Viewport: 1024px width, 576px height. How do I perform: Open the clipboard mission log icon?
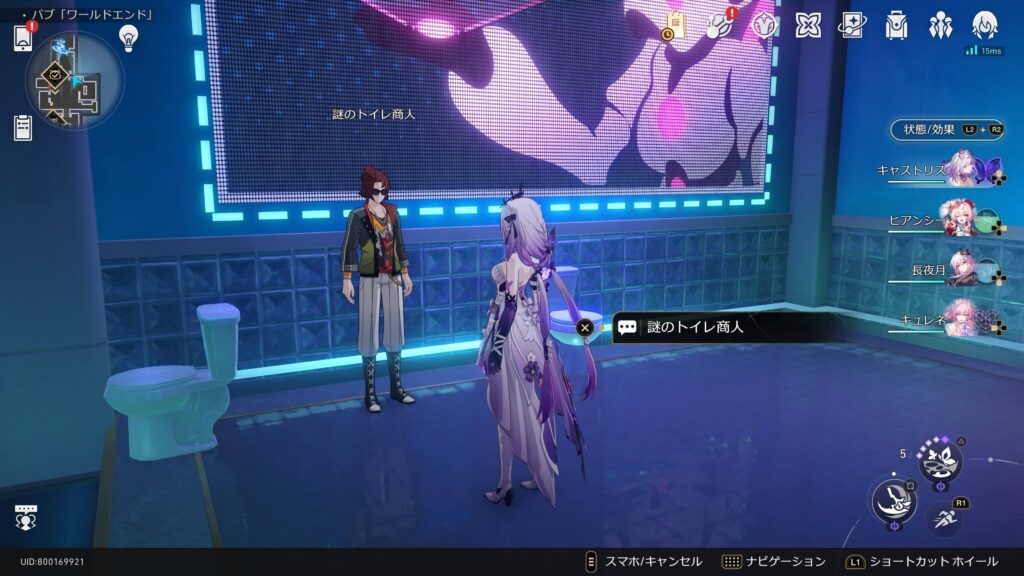(x=23, y=127)
